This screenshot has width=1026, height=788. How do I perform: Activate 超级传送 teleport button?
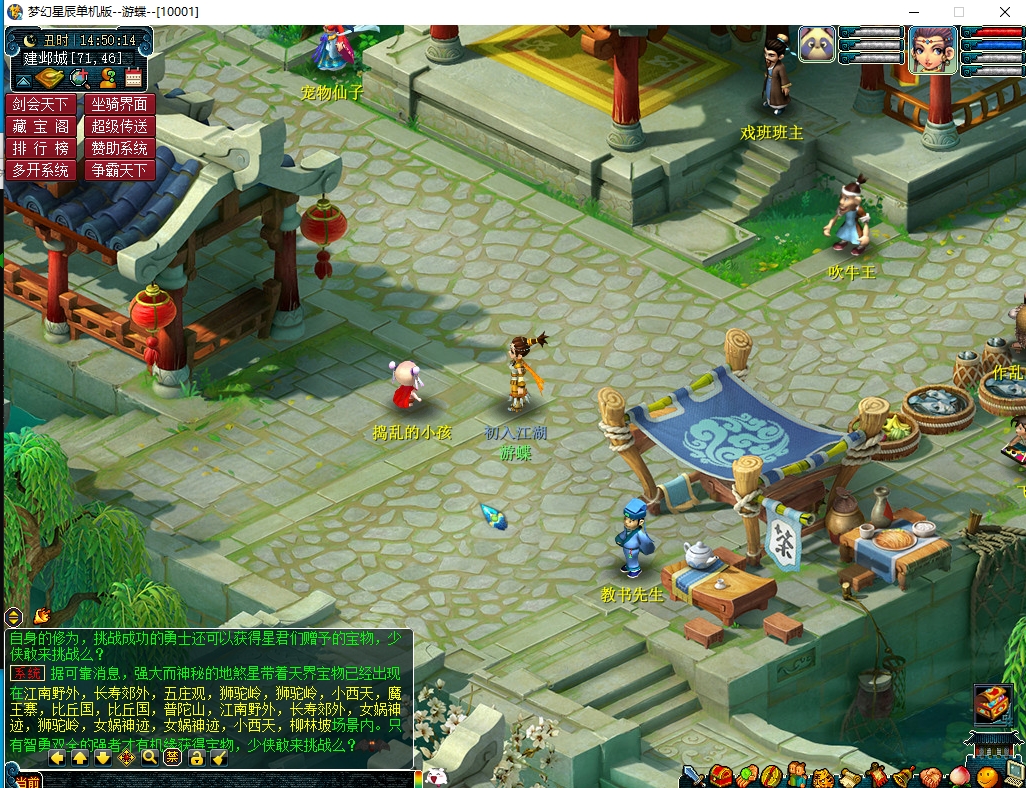tap(119, 126)
